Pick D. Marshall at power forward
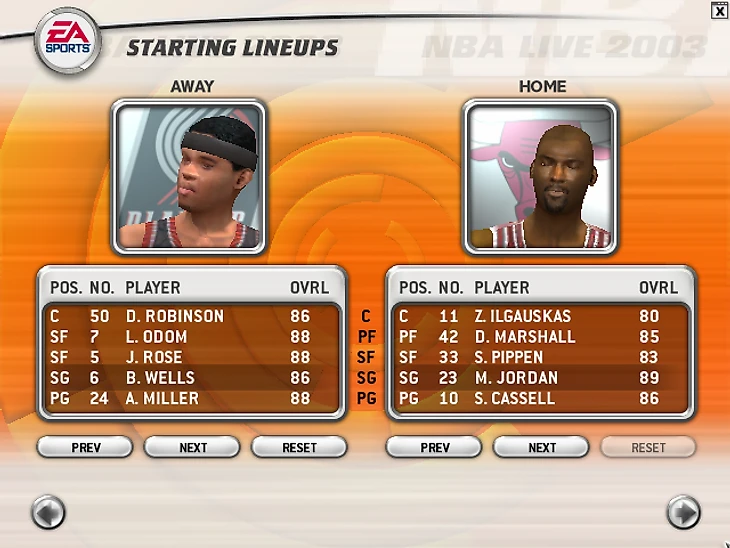730x548 pixels. tap(524, 337)
